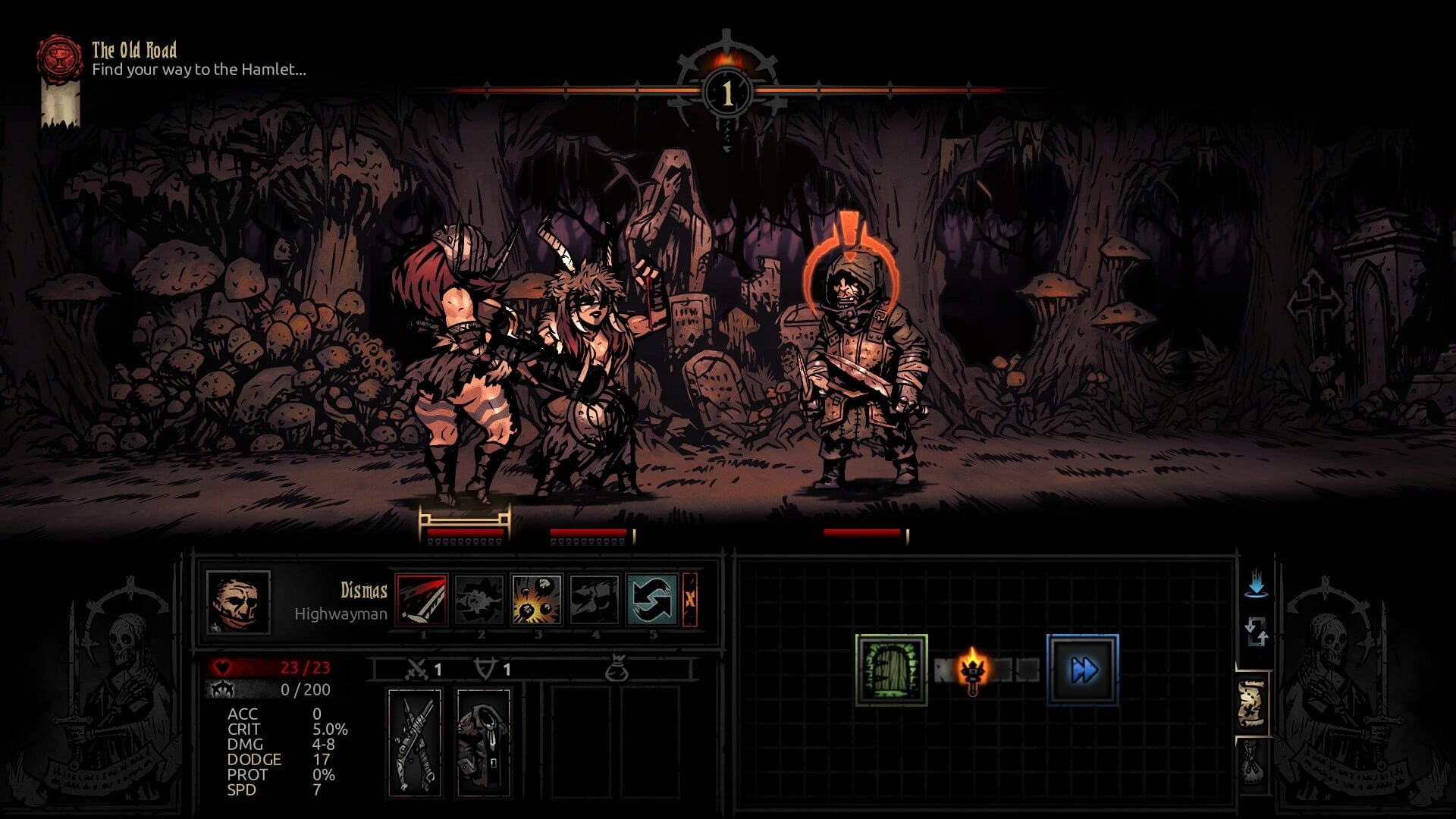Use the Wicked Slice blade skill
Viewport: 1456px width, 819px height.
422,600
